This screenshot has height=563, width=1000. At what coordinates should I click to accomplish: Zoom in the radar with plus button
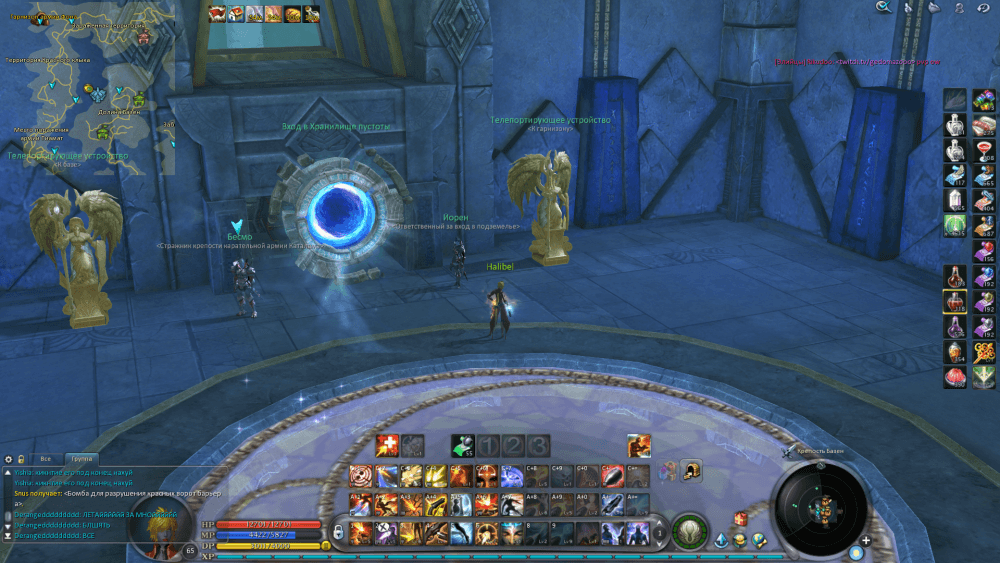[866, 541]
